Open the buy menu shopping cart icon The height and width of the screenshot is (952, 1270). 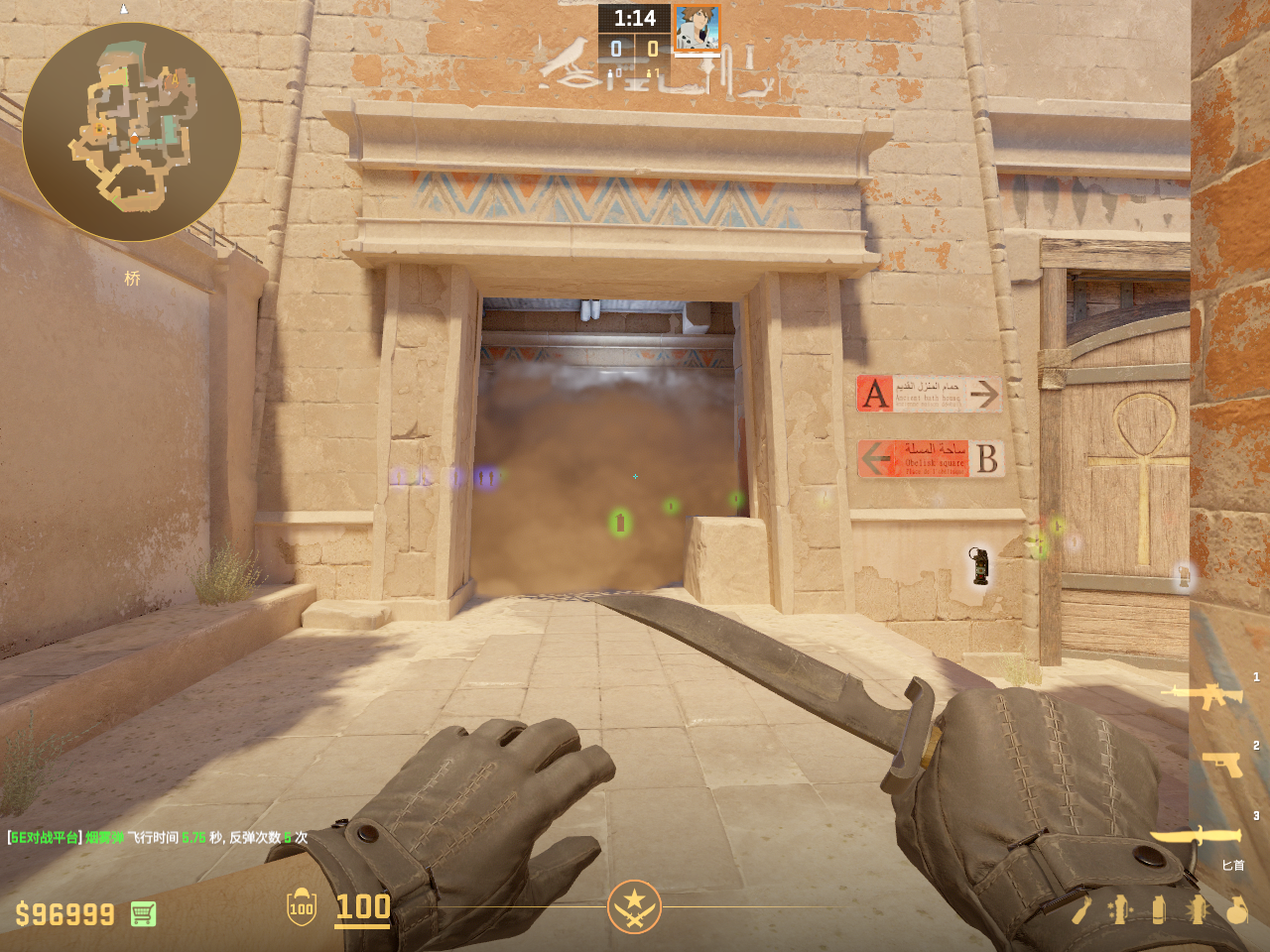(x=143, y=913)
